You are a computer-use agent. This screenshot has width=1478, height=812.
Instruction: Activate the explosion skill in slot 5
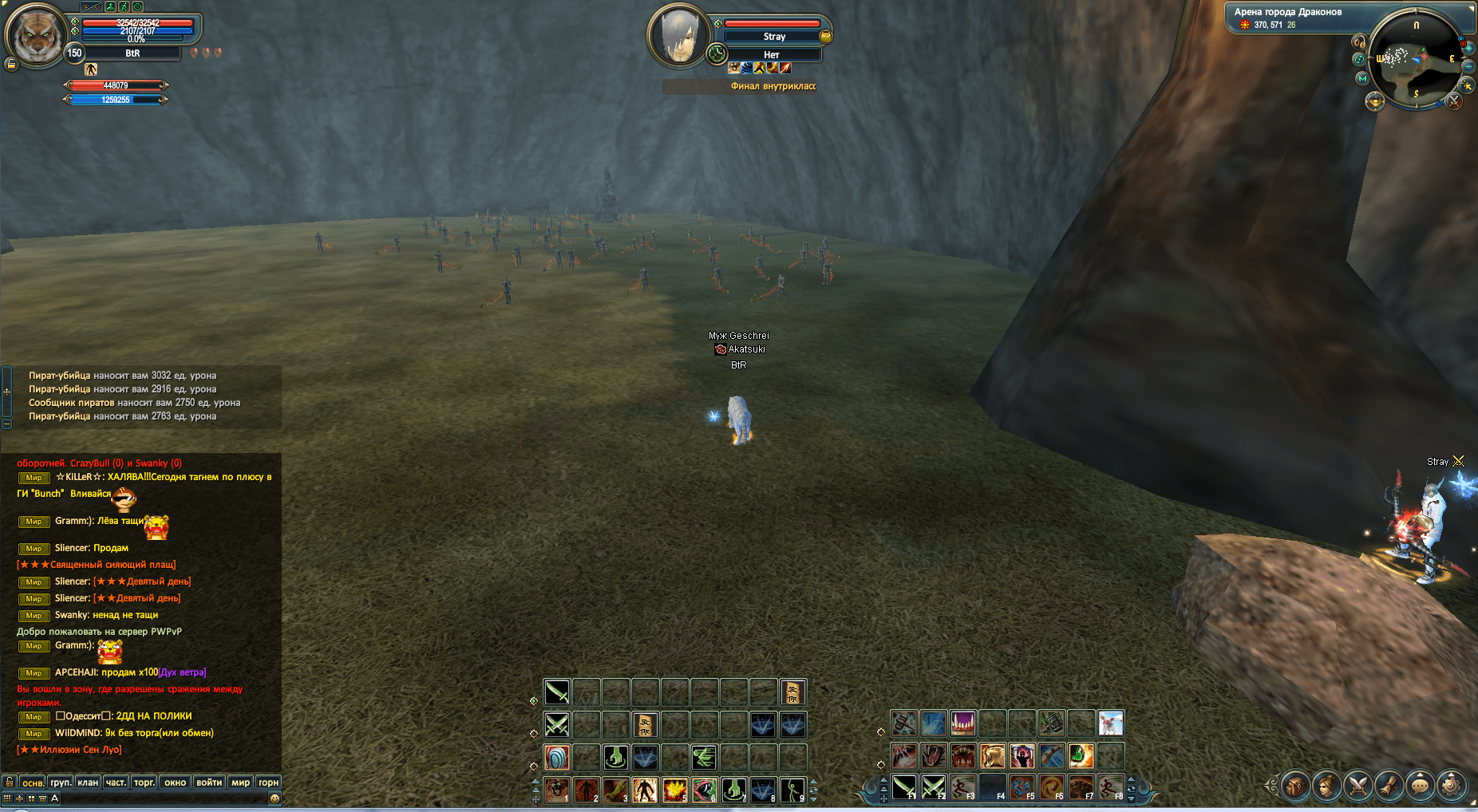tap(674, 790)
